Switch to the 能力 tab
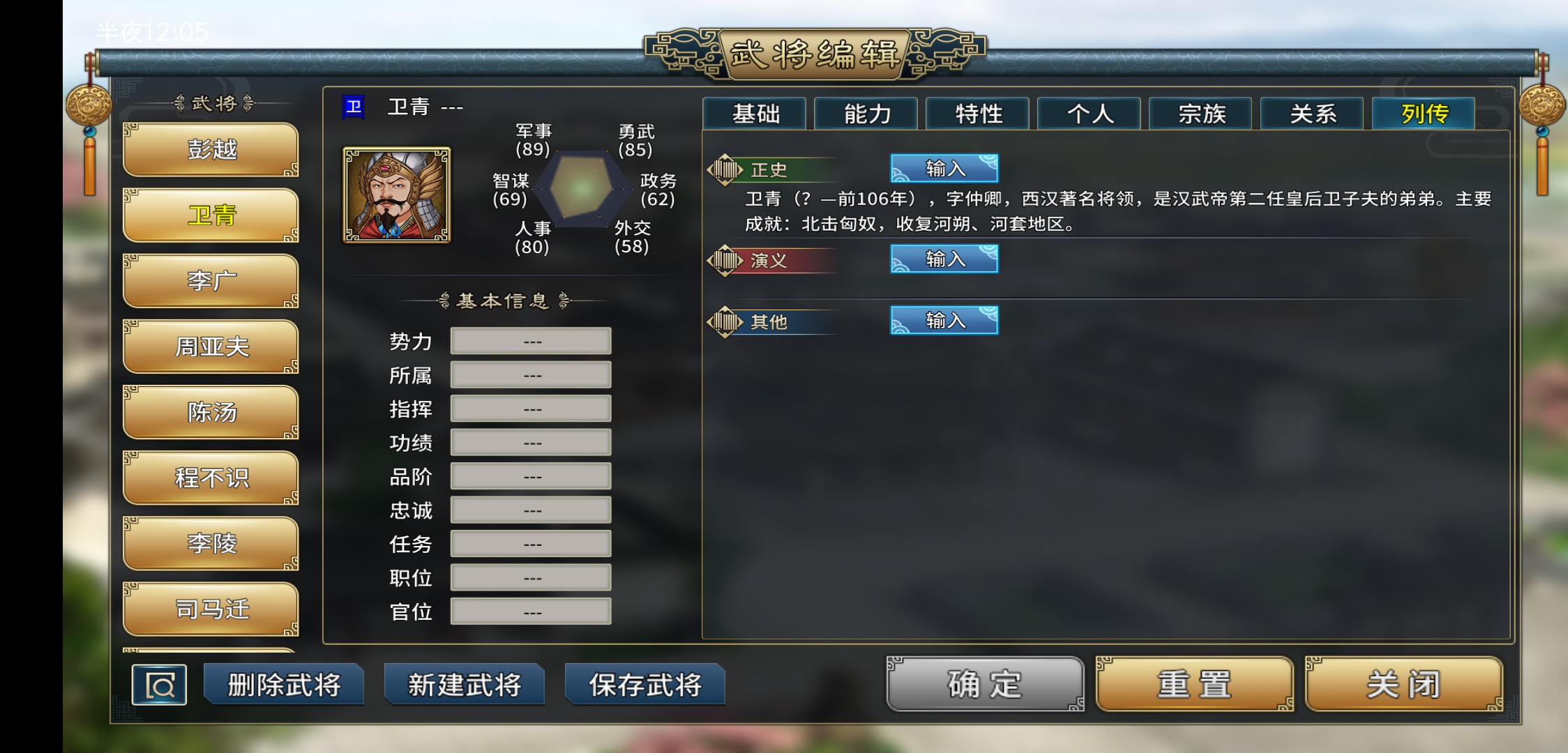The height and width of the screenshot is (753, 1568). click(866, 114)
